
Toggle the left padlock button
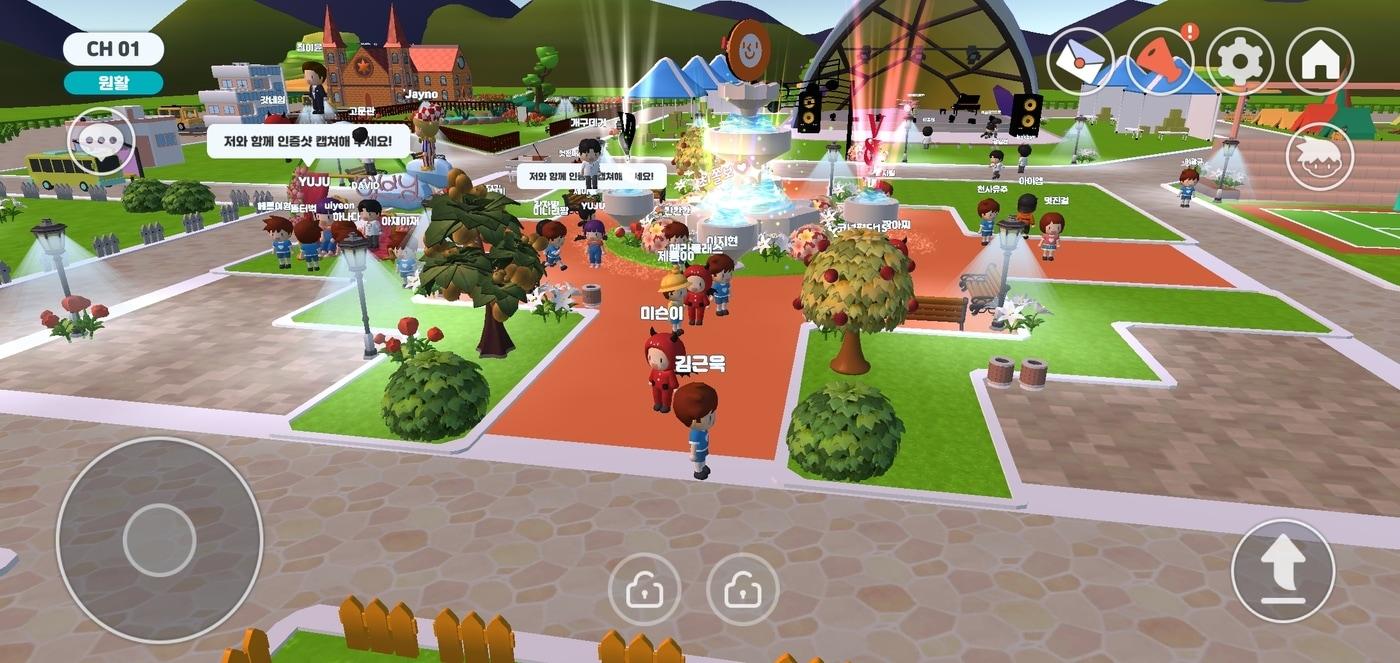point(645,590)
